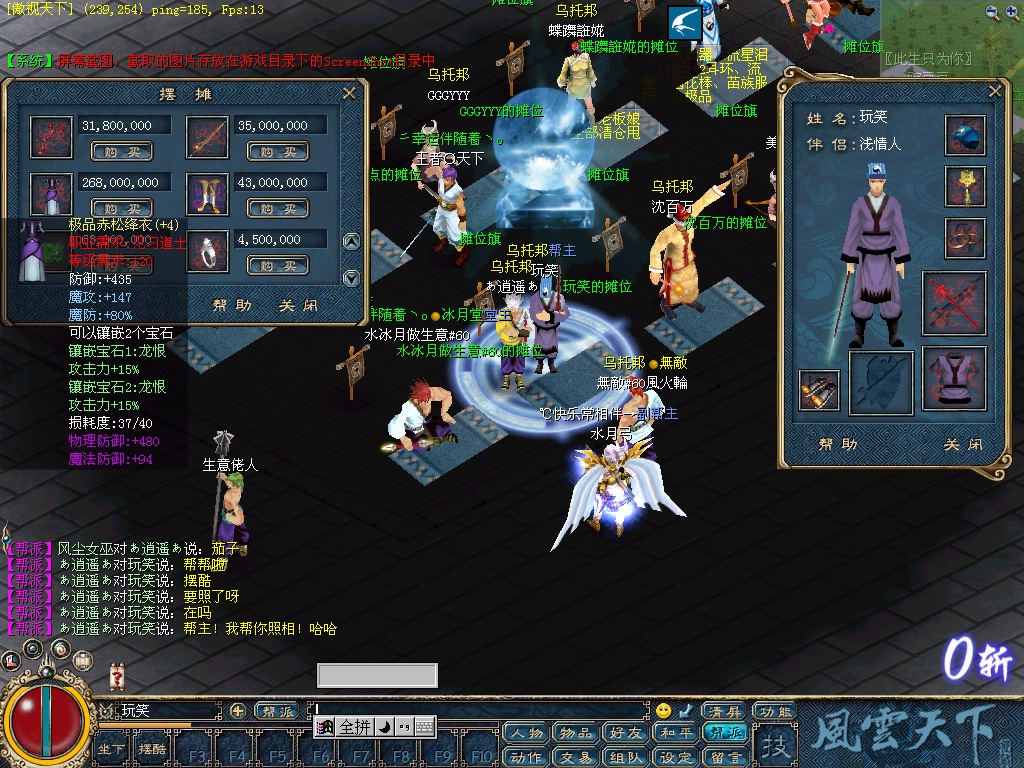Open 帮助 in the stall window
This screenshot has width=1024, height=768.
(232, 306)
